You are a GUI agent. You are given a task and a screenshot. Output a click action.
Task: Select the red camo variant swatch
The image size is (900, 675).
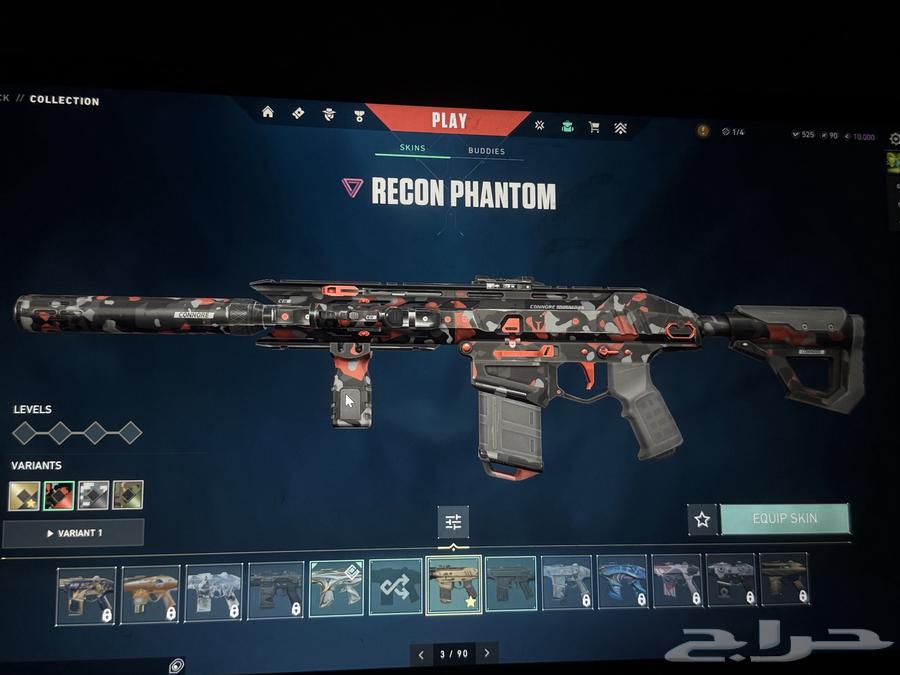59,495
